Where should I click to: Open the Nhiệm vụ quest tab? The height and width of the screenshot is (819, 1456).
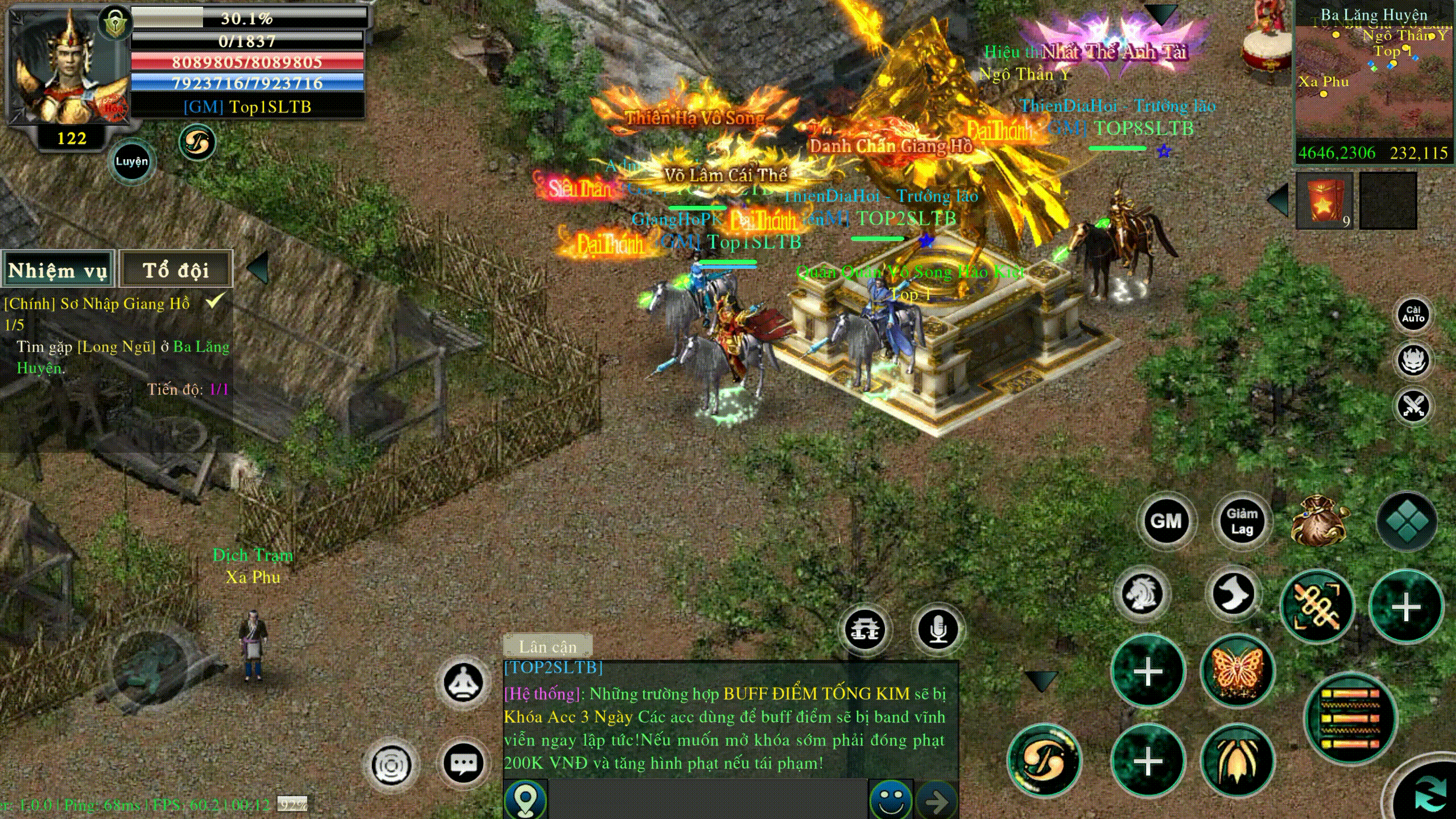[x=57, y=270]
